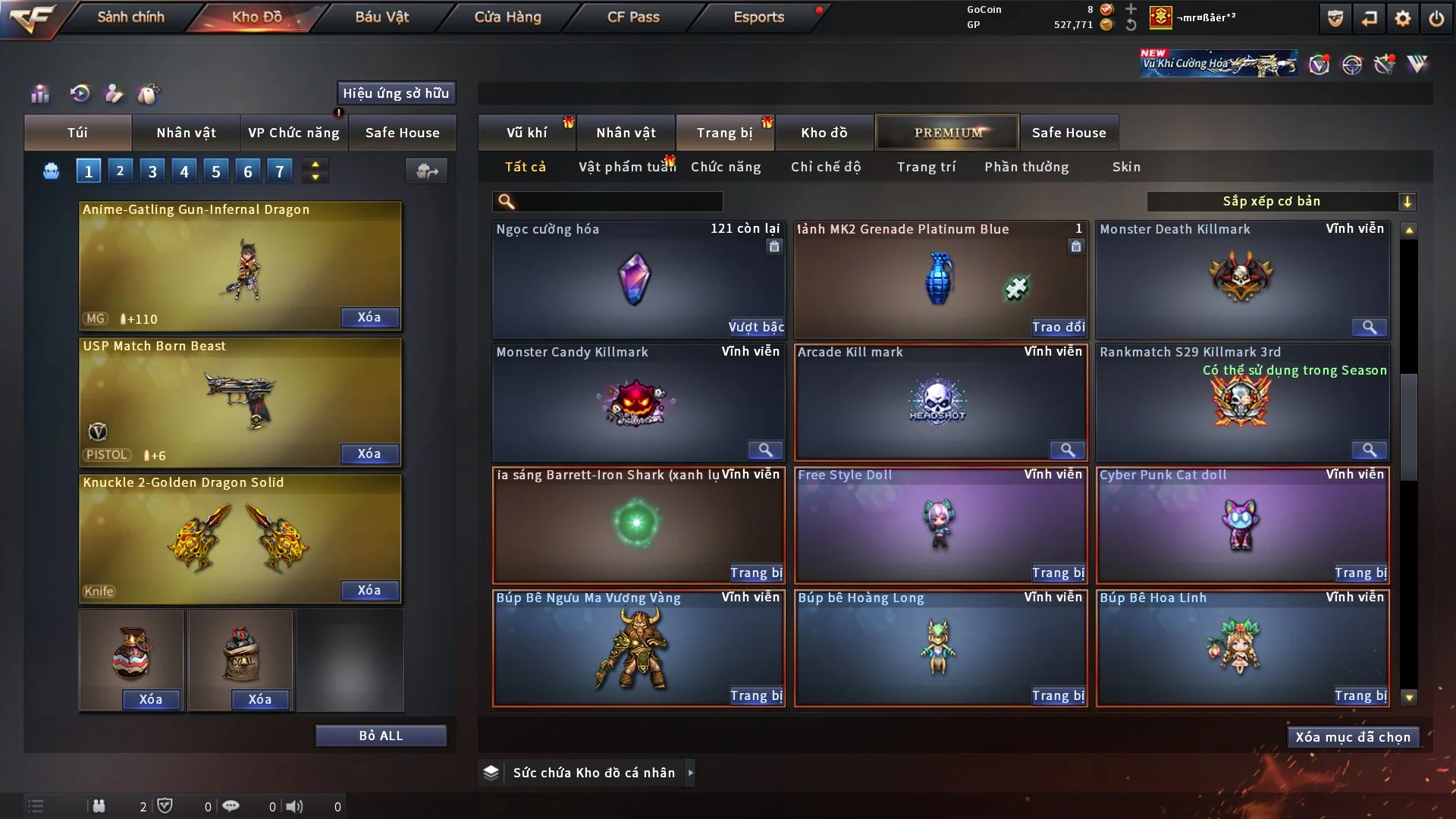Open the CF Pass menu

click(633, 17)
